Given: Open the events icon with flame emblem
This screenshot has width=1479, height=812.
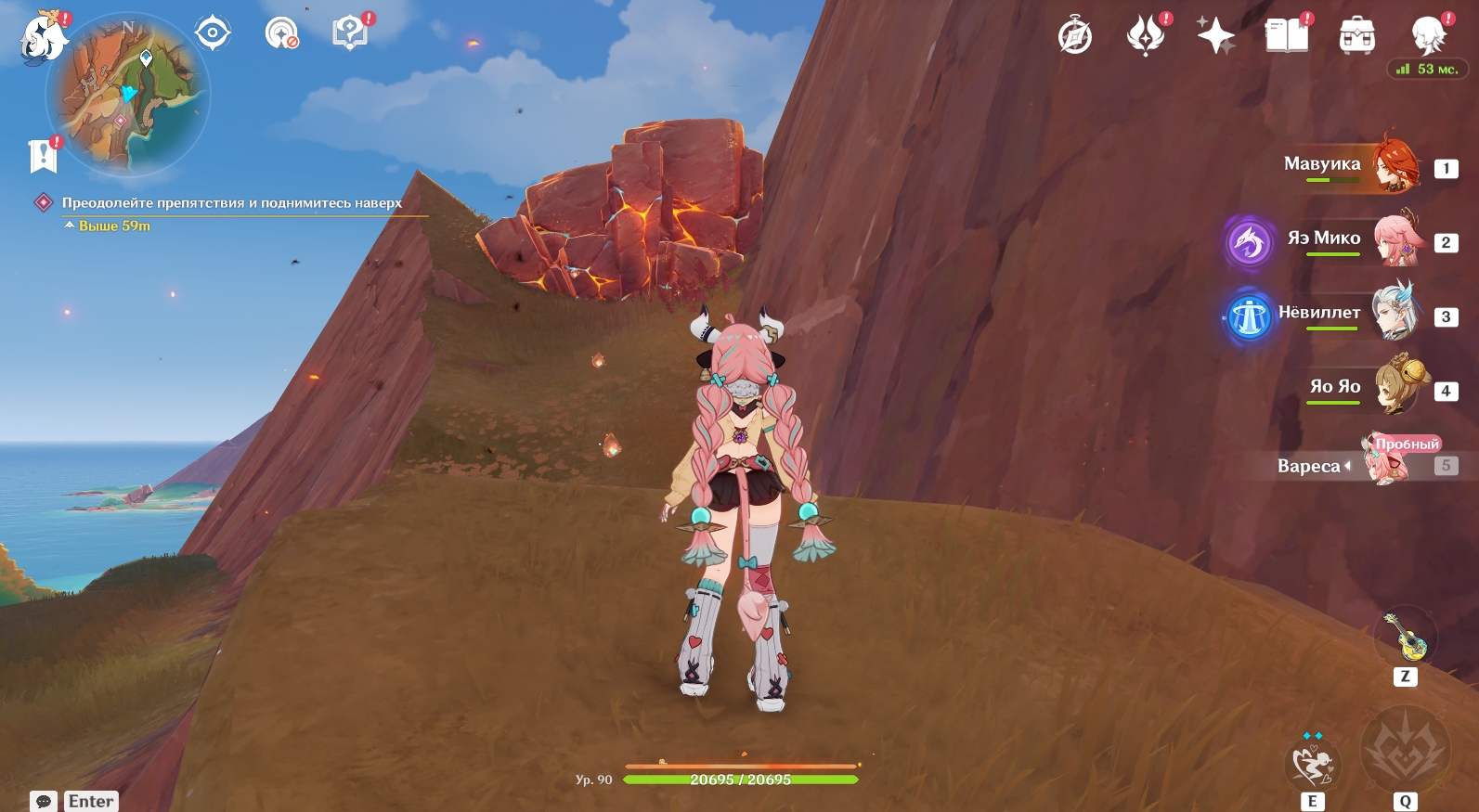Looking at the screenshot, I should [1146, 37].
